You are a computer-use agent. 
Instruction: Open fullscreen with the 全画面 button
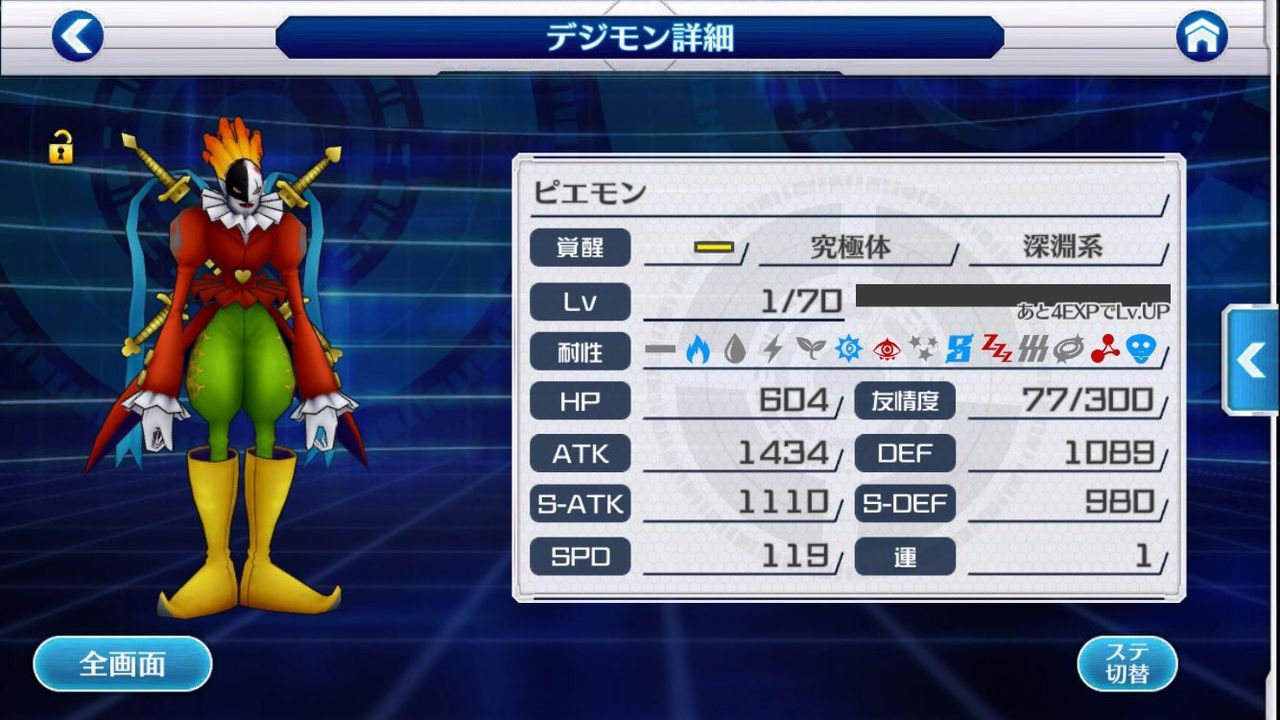click(x=122, y=663)
